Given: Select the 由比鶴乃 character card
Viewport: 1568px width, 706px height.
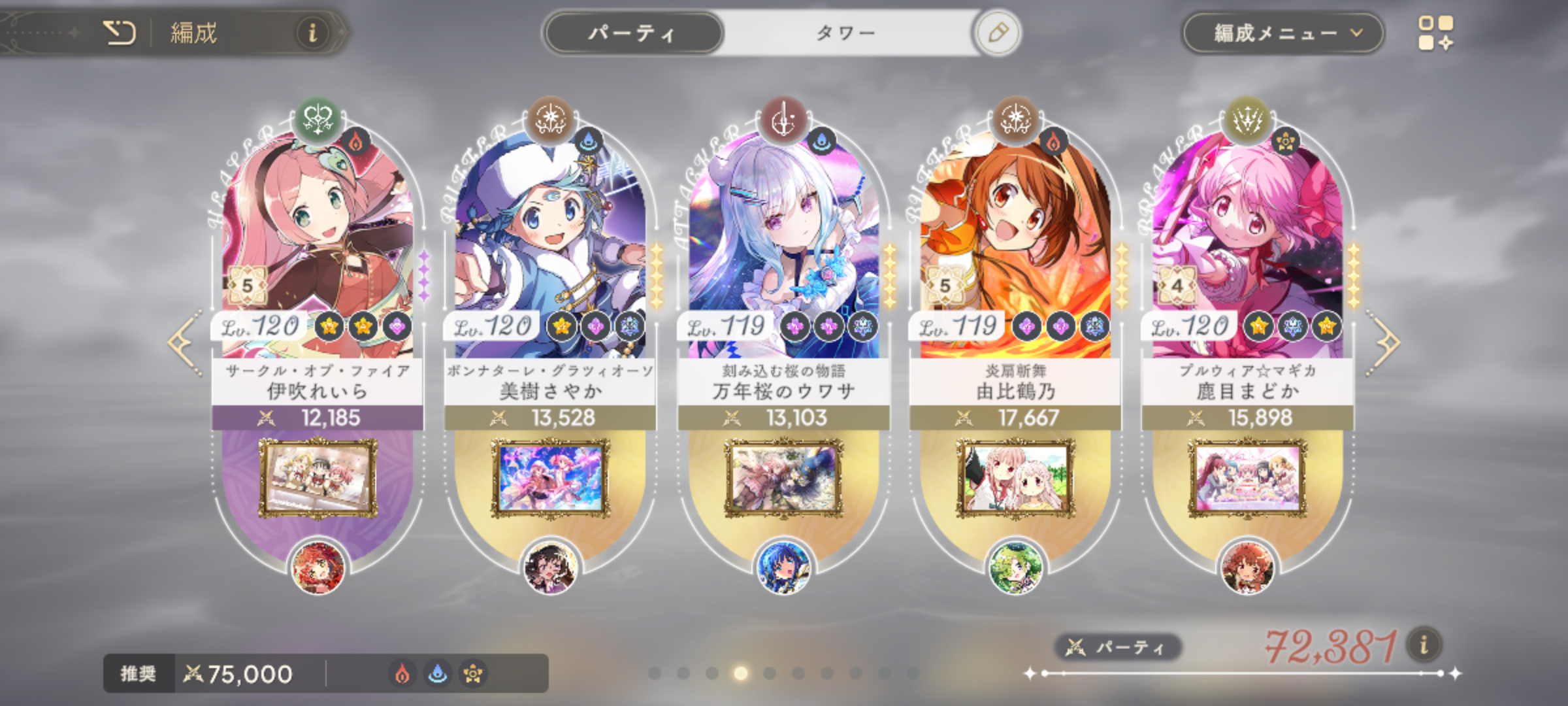Looking at the screenshot, I should click(x=1015, y=248).
